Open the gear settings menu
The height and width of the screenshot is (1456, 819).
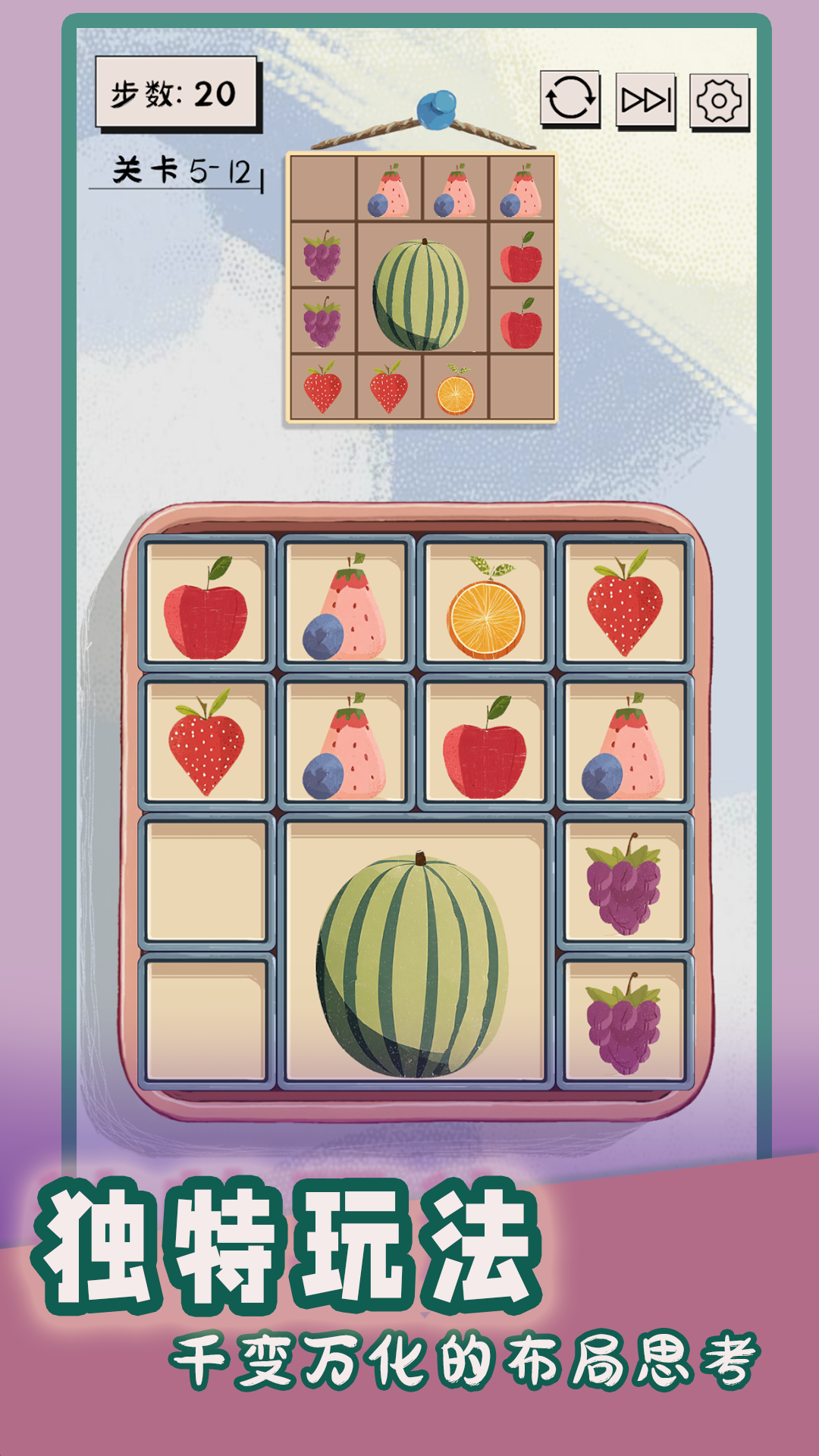(719, 101)
